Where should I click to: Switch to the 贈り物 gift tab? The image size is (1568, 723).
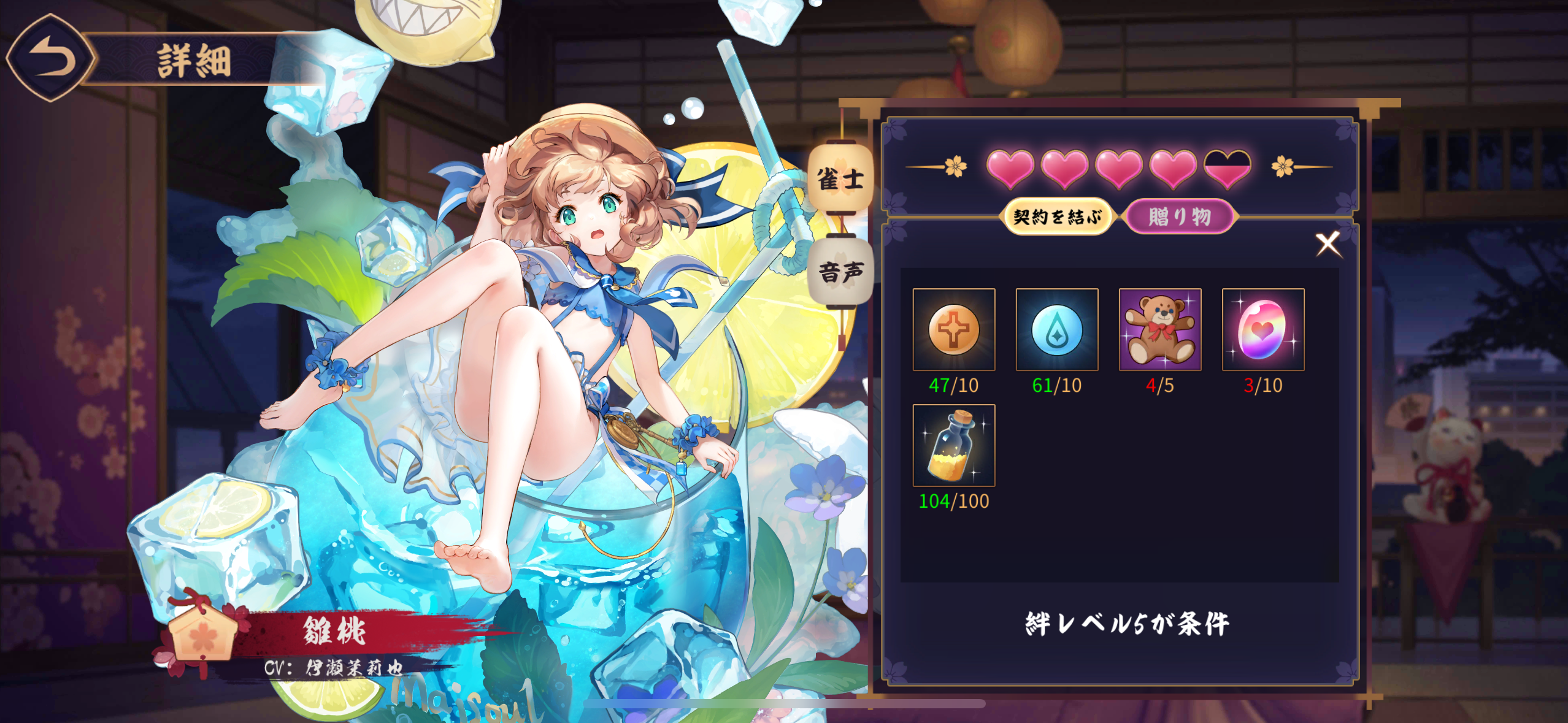[1179, 216]
